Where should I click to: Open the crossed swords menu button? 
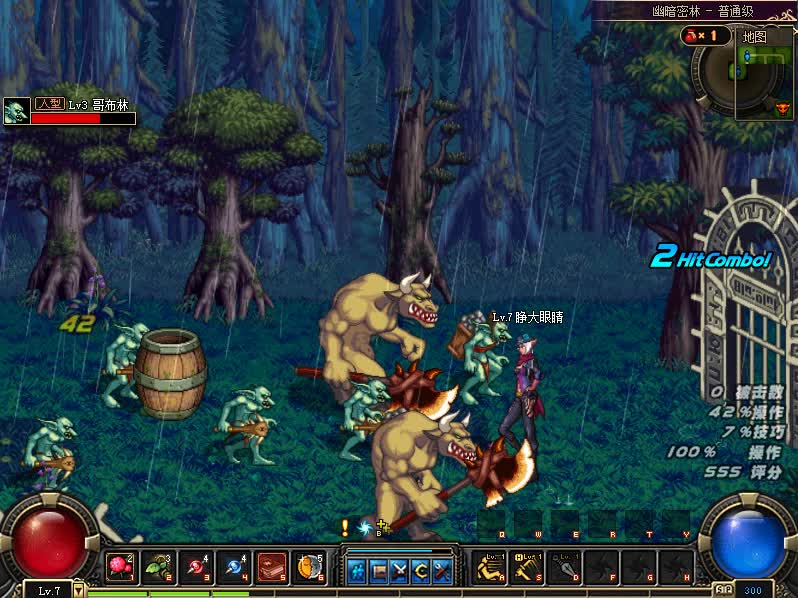400,571
